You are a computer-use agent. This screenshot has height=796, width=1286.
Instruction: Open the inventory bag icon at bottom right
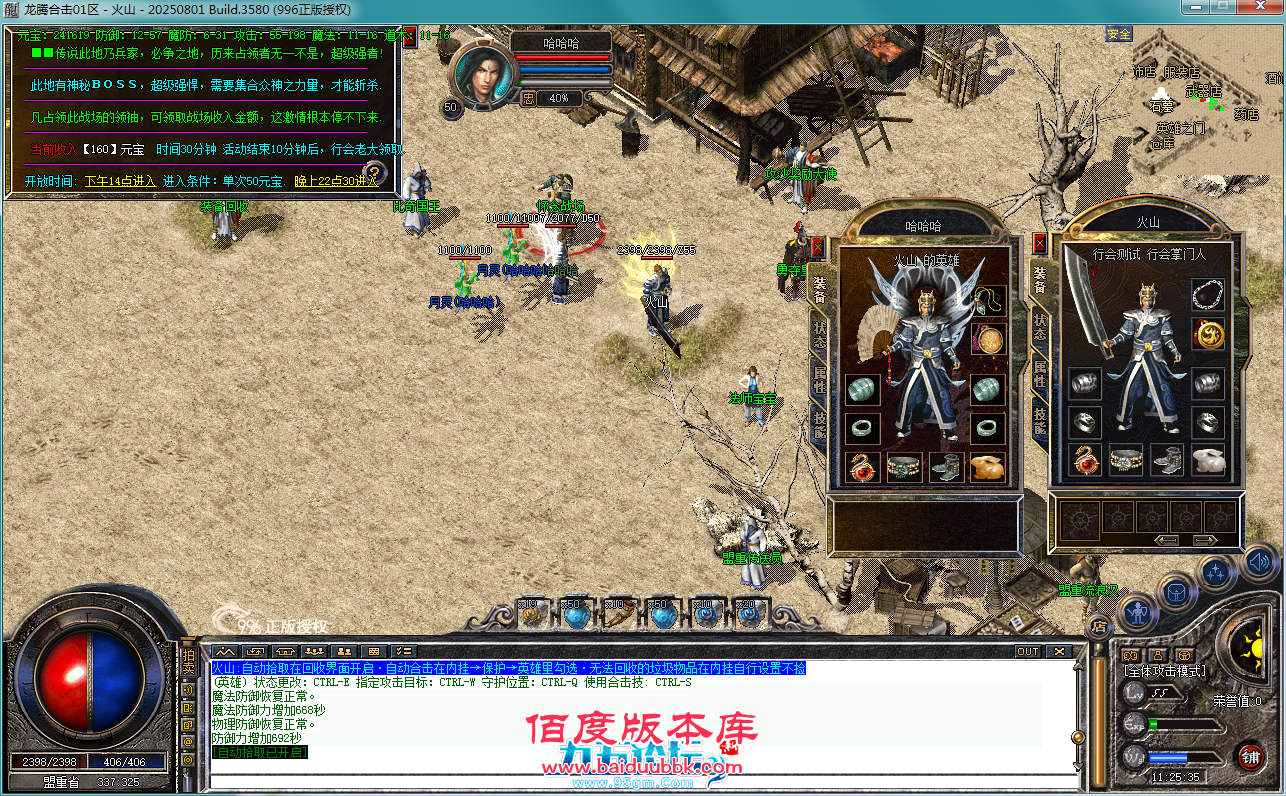(1176, 593)
